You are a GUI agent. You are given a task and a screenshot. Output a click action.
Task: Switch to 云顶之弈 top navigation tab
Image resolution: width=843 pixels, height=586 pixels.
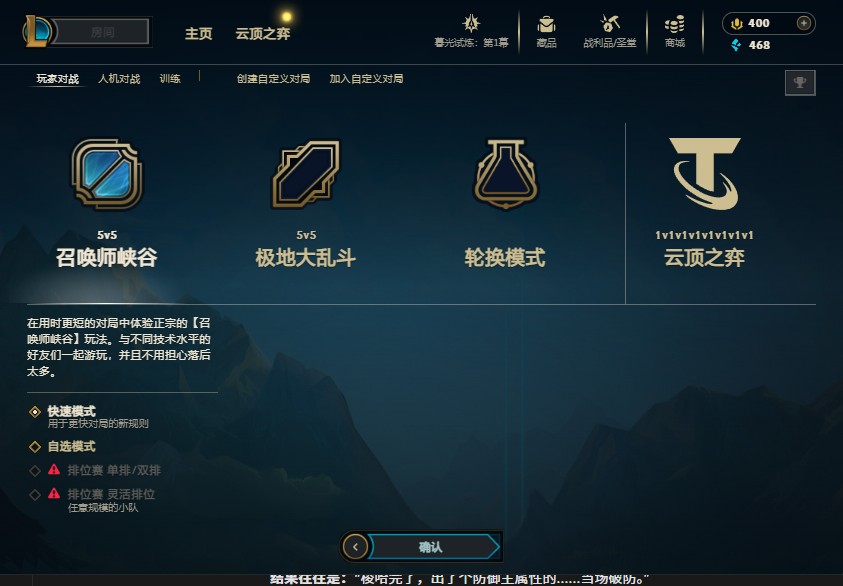pyautogui.click(x=263, y=33)
